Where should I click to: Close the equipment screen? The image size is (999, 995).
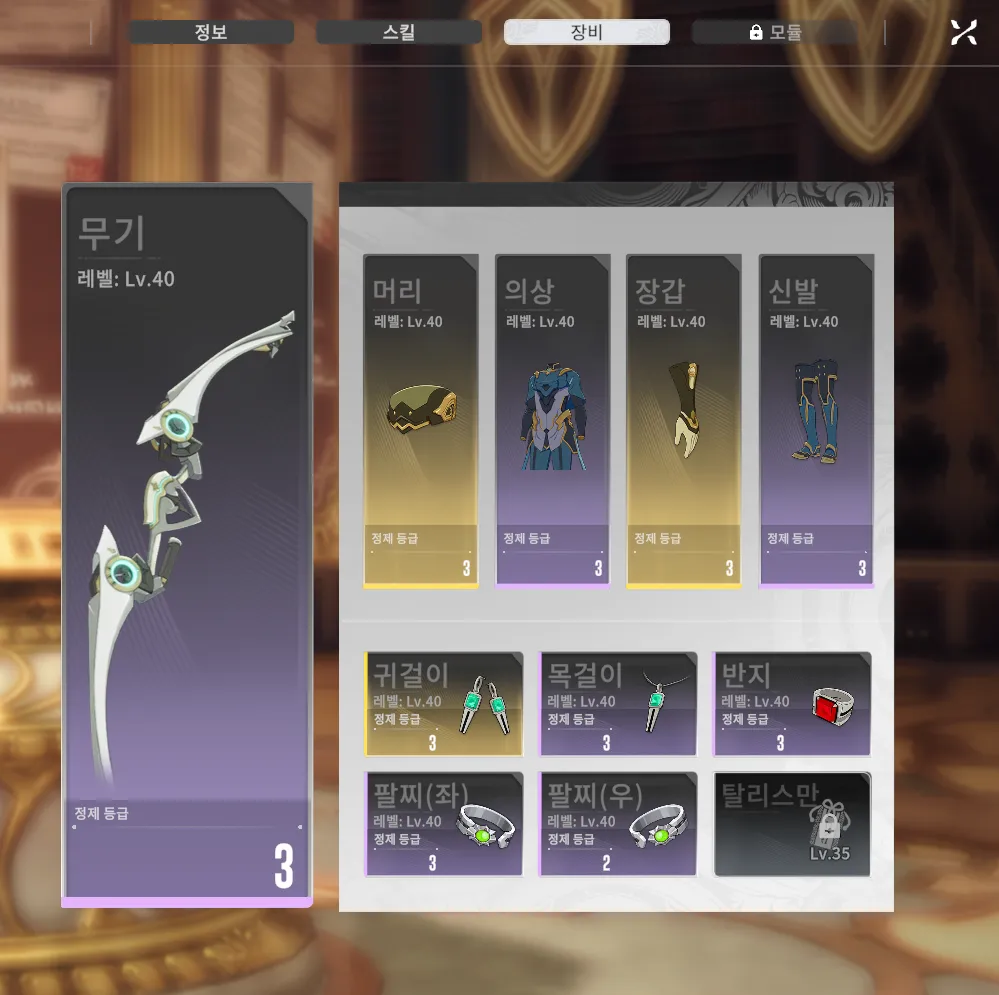point(963,32)
